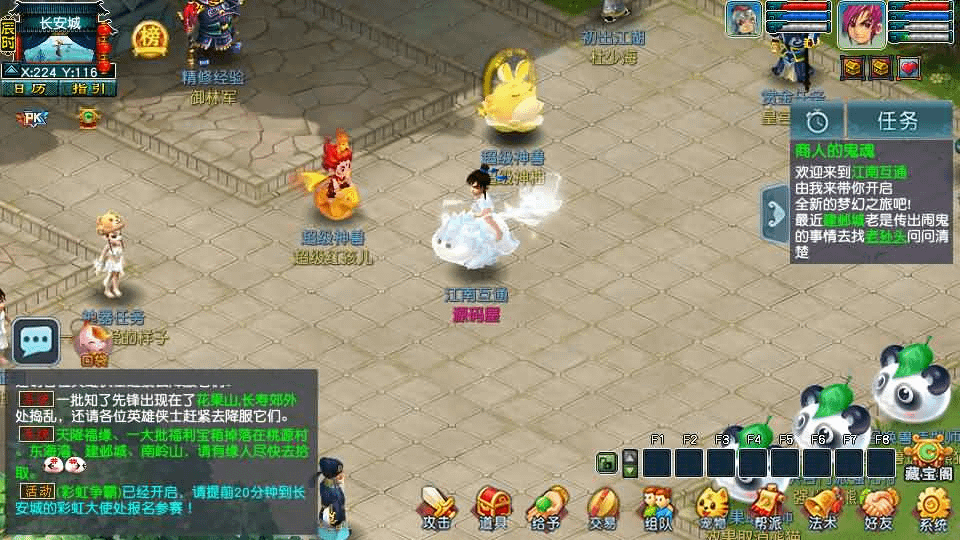Screen dimensions: 960x540
Task: Open the 指引 guide
Action: 88,88
